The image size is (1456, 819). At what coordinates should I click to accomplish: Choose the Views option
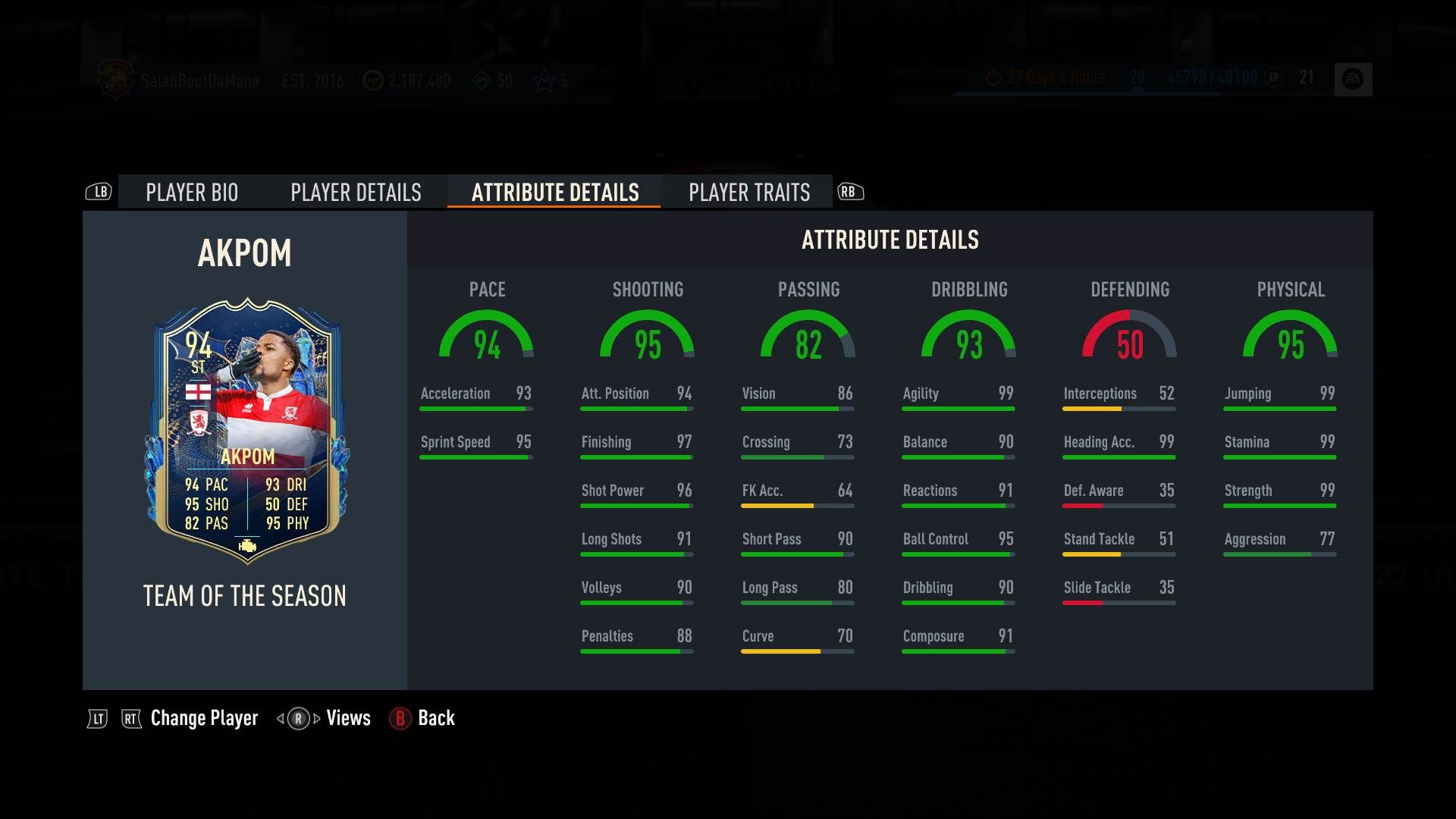click(x=348, y=718)
